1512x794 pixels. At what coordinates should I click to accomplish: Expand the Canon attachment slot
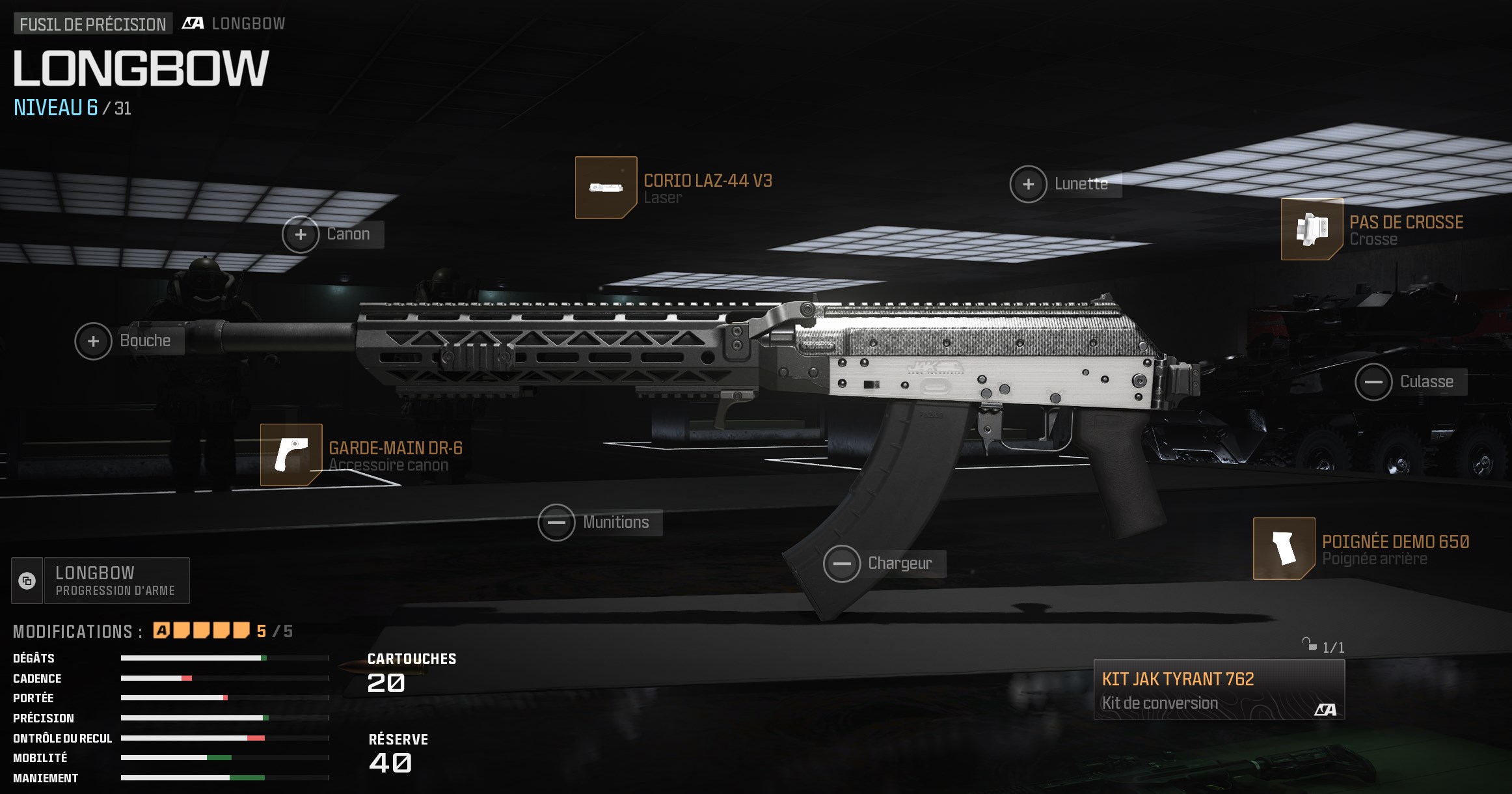300,234
